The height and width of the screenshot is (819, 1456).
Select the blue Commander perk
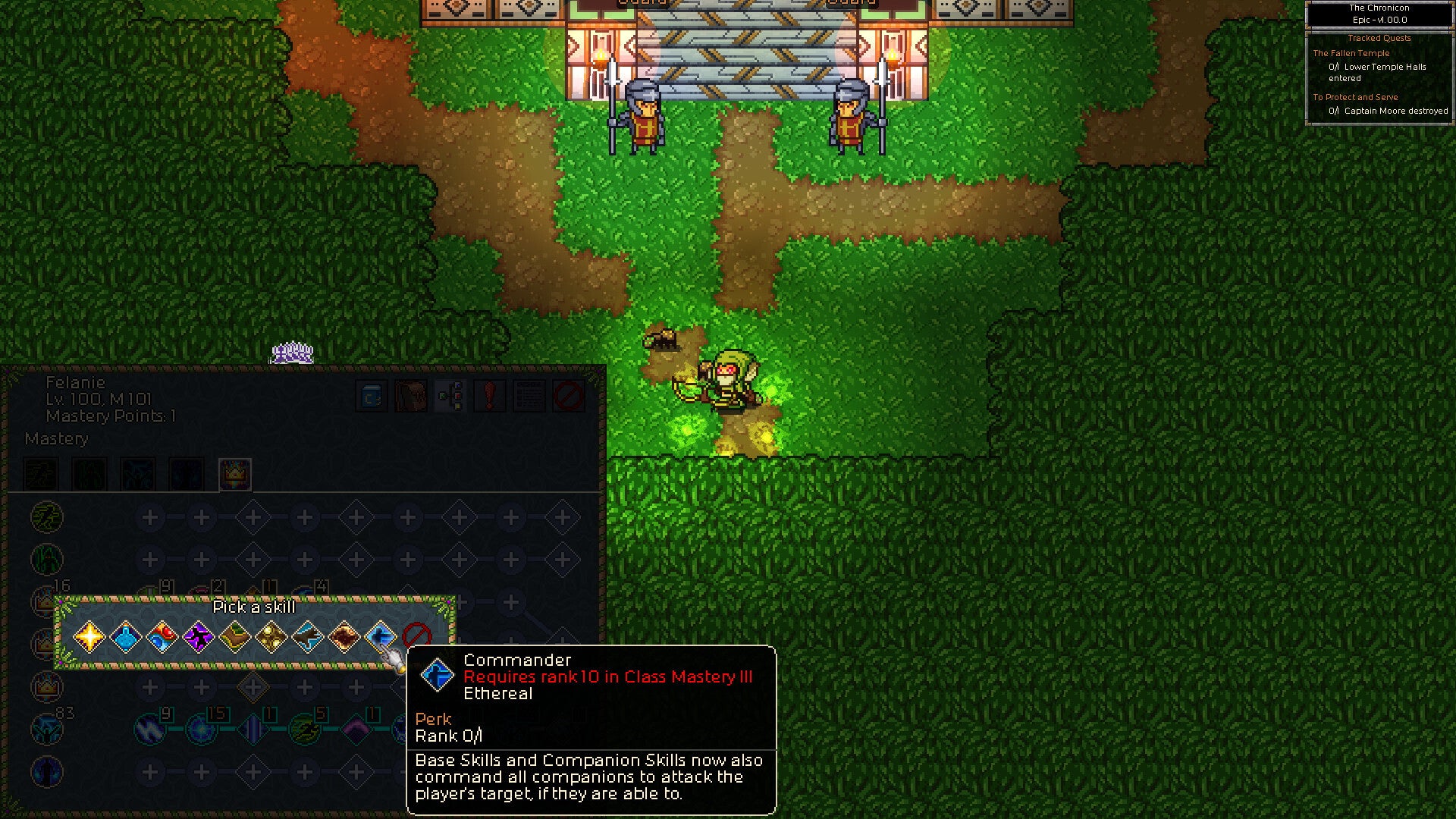point(380,637)
